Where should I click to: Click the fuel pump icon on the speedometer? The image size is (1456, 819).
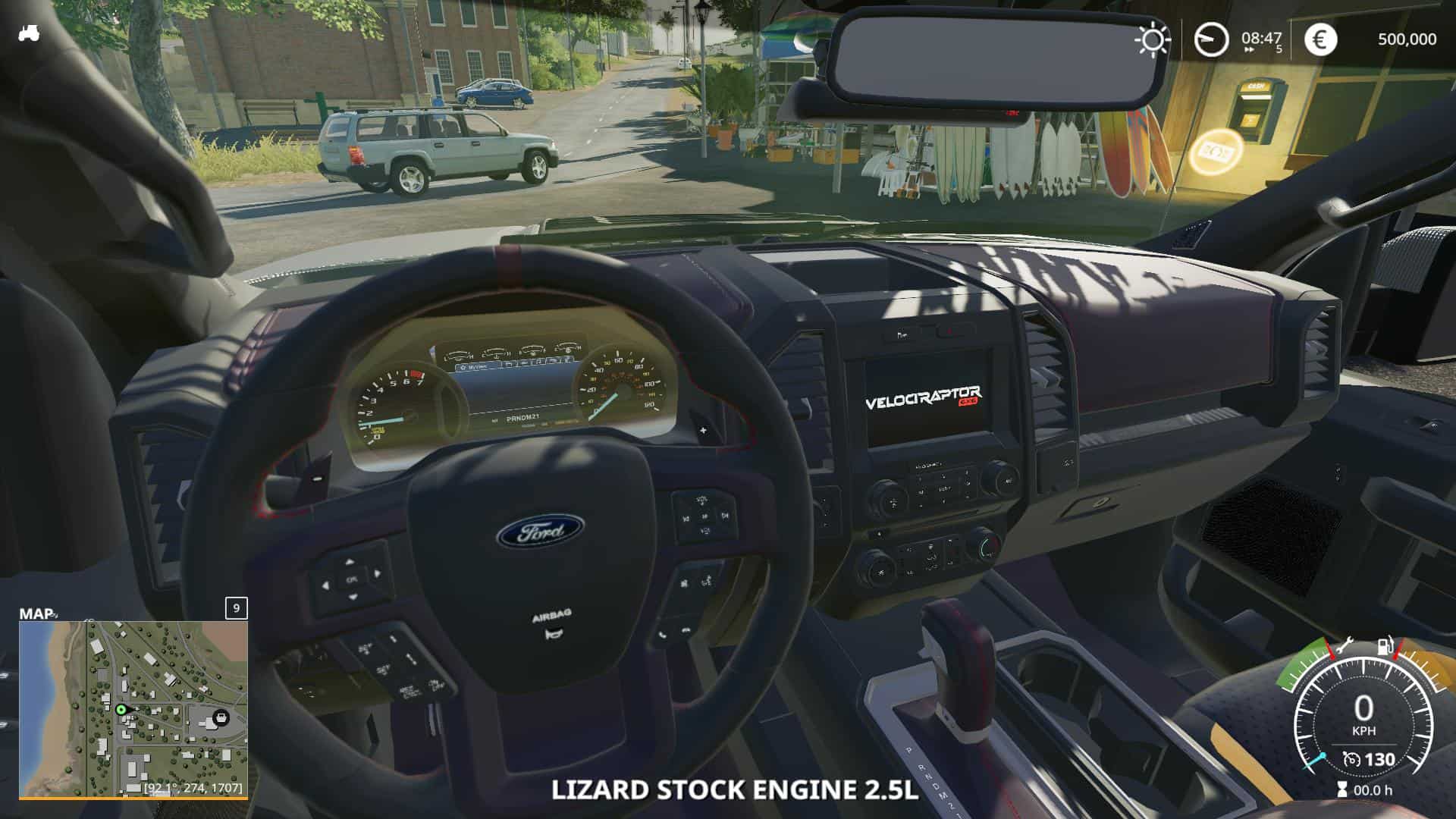(x=1385, y=647)
